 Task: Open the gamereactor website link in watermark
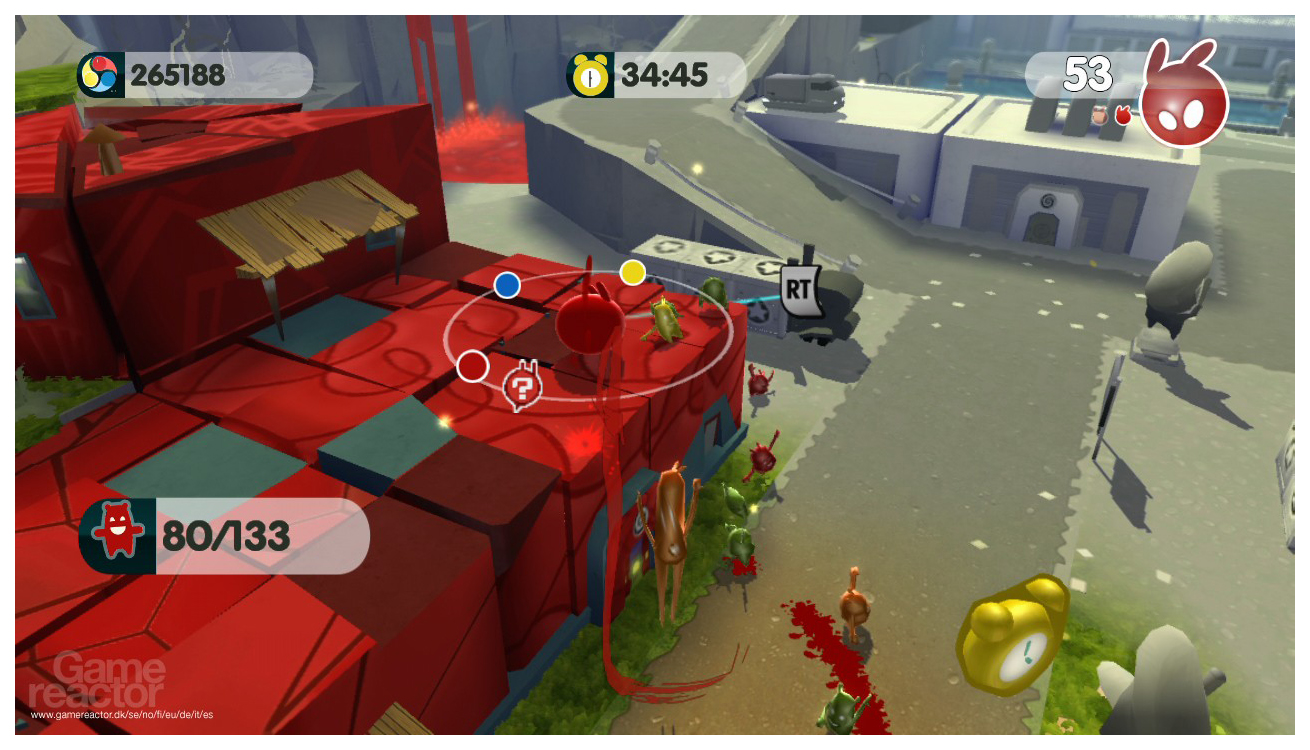[121, 715]
